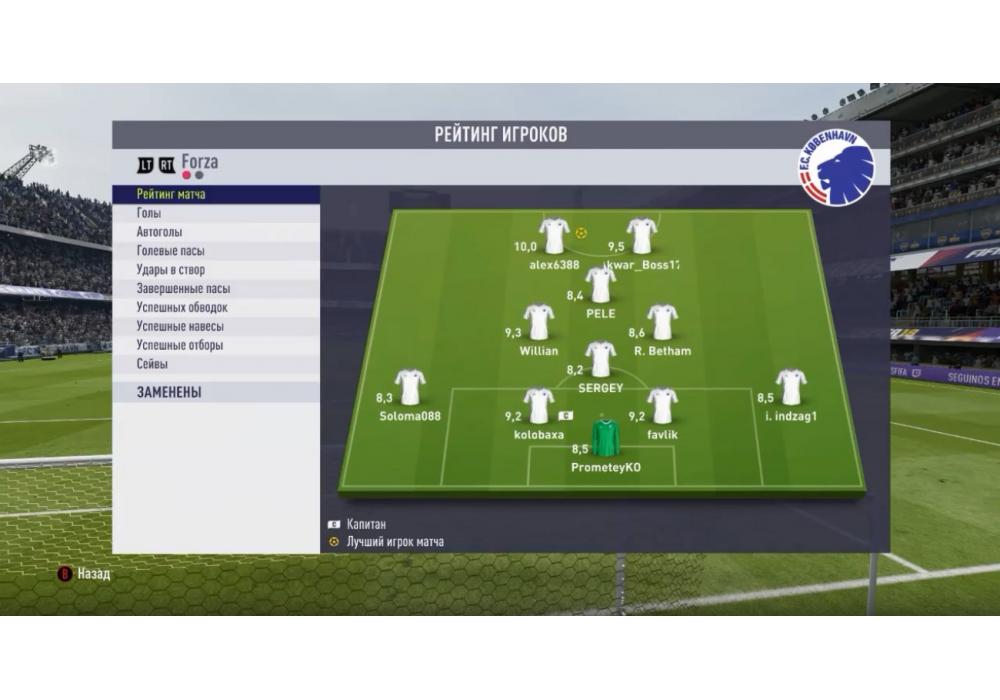The image size is (1000, 700).
Task: Select left back Soloma088
Action: pyautogui.click(x=410, y=388)
